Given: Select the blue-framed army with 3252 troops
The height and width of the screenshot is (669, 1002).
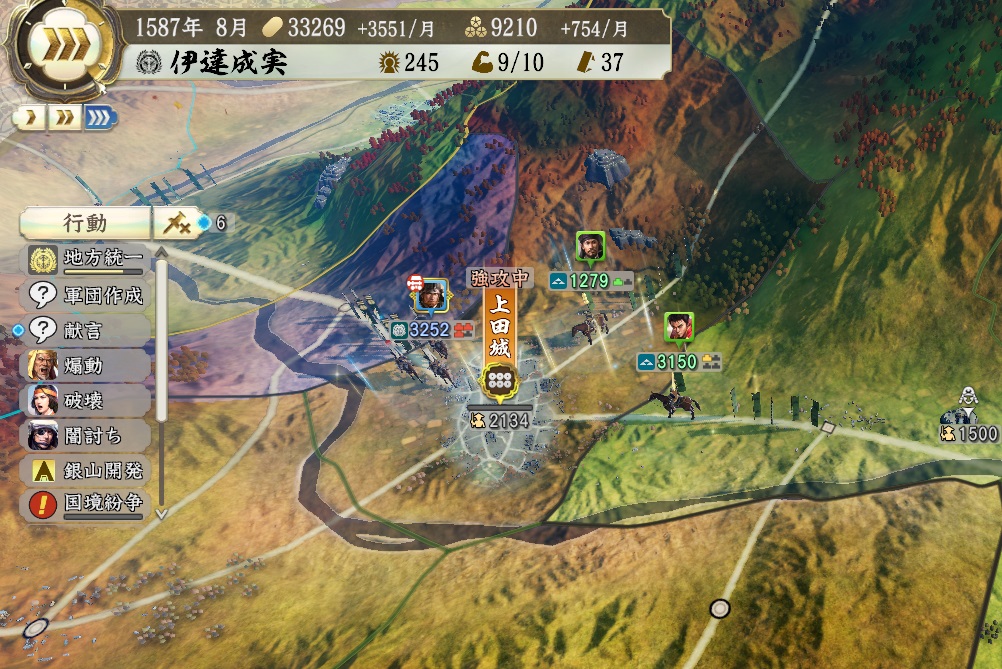Looking at the screenshot, I should (x=430, y=295).
